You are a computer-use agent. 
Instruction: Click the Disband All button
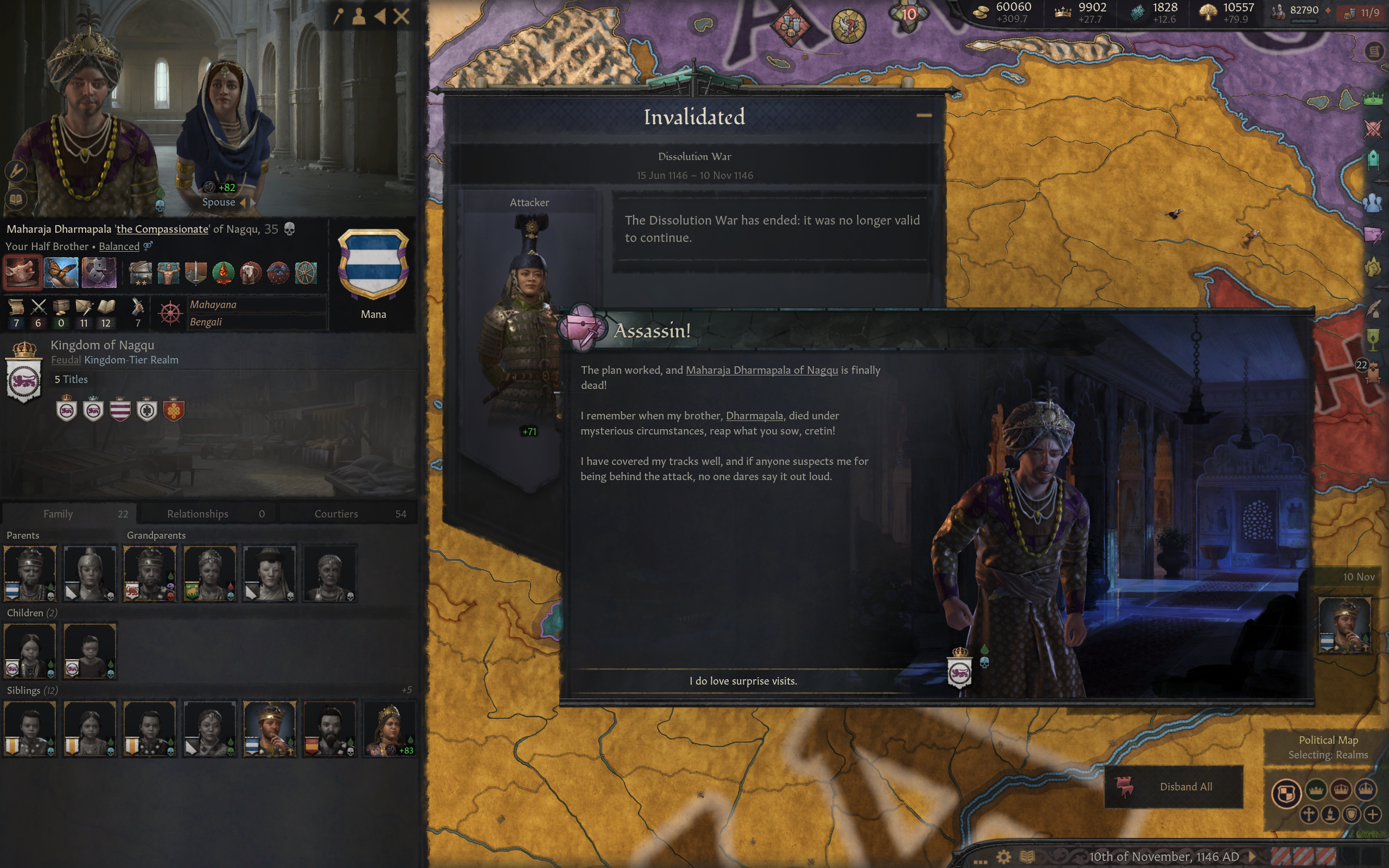click(1174, 787)
